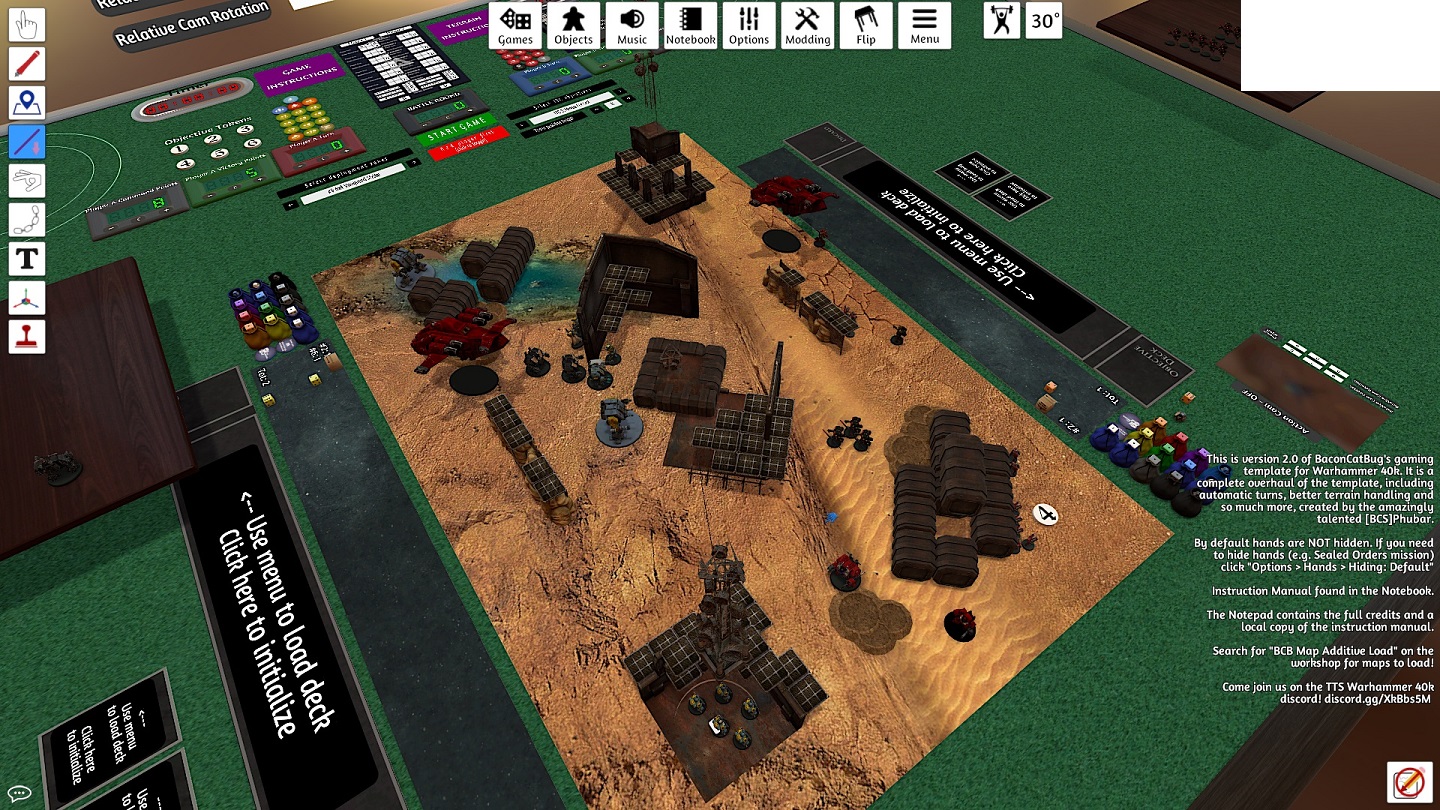Click the weightlifter icon button

click(1001, 21)
